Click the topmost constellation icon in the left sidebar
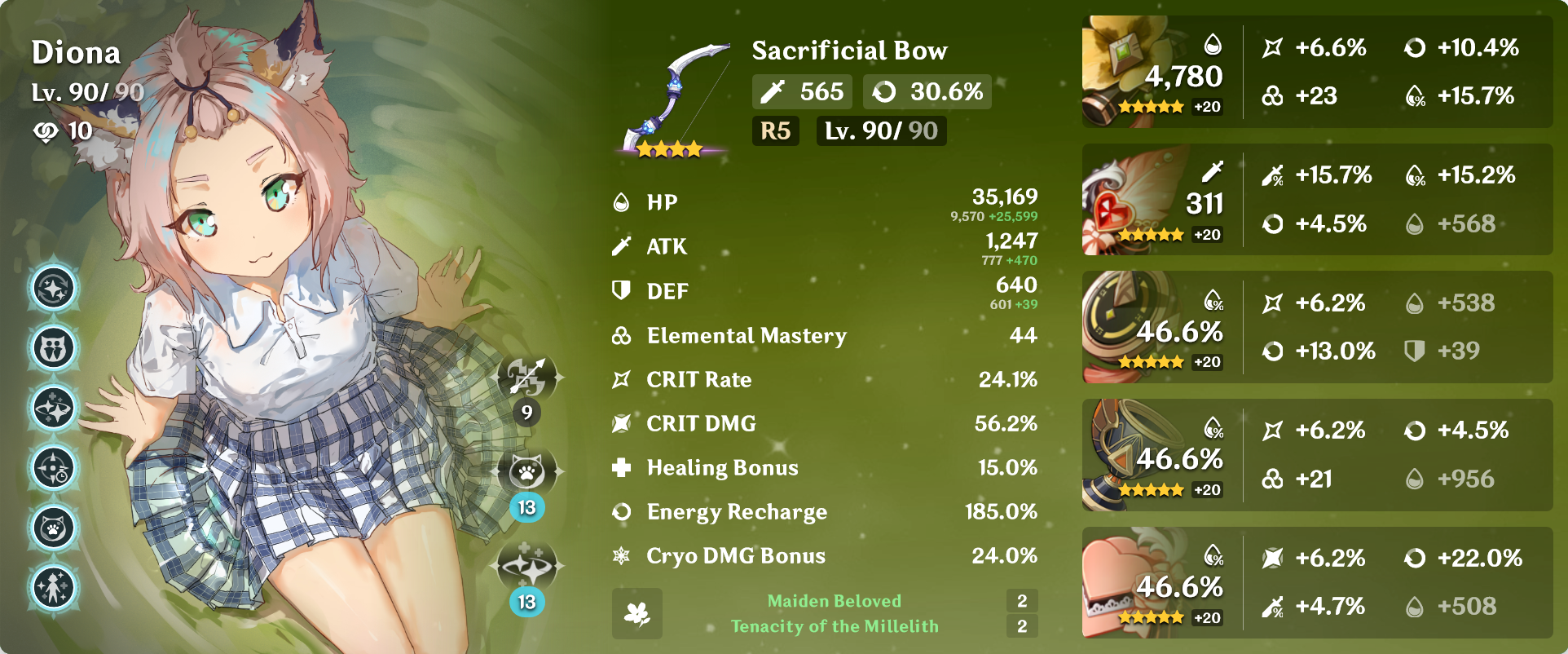The height and width of the screenshot is (654, 1568). tap(52, 288)
